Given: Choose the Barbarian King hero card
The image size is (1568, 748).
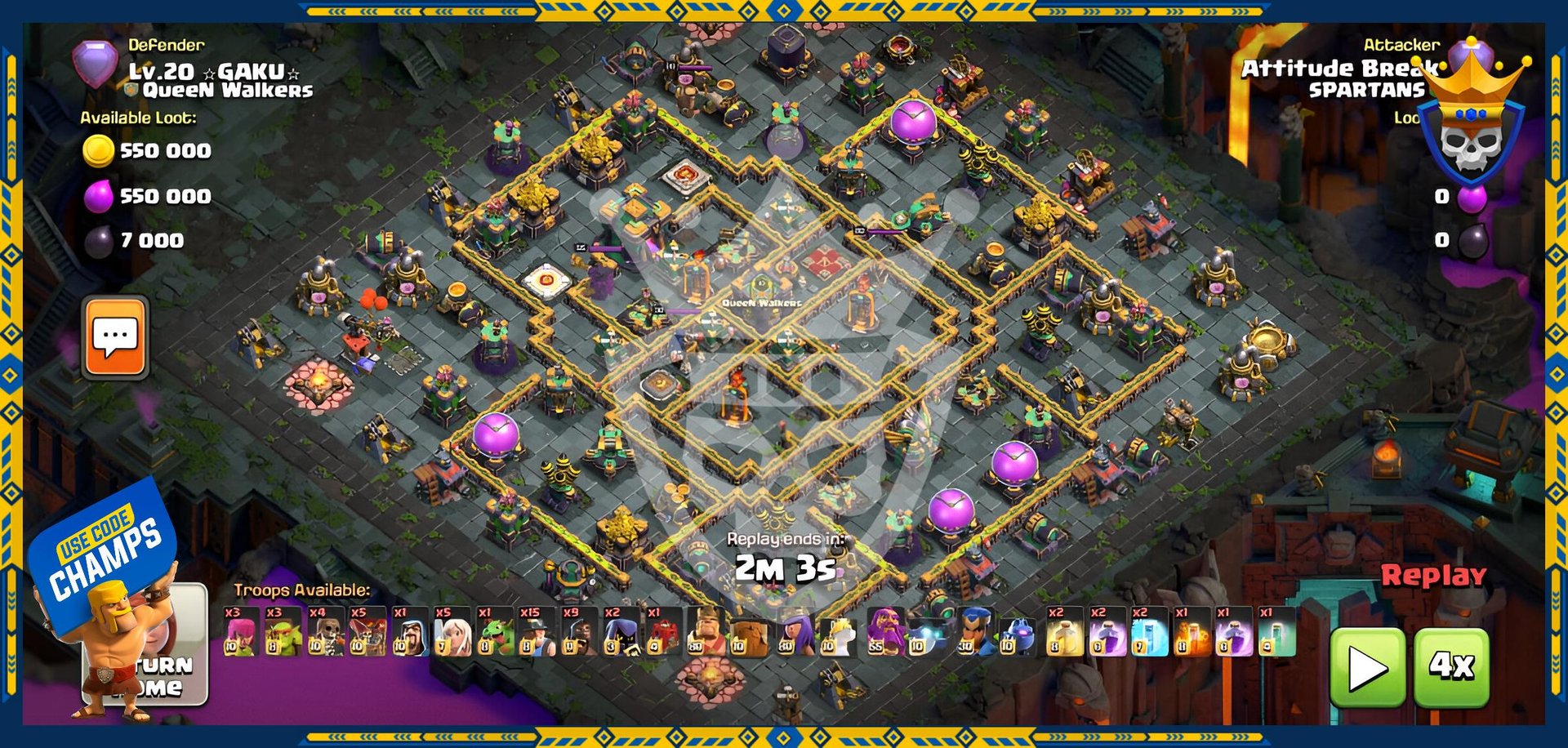Looking at the screenshot, I should (706, 632).
